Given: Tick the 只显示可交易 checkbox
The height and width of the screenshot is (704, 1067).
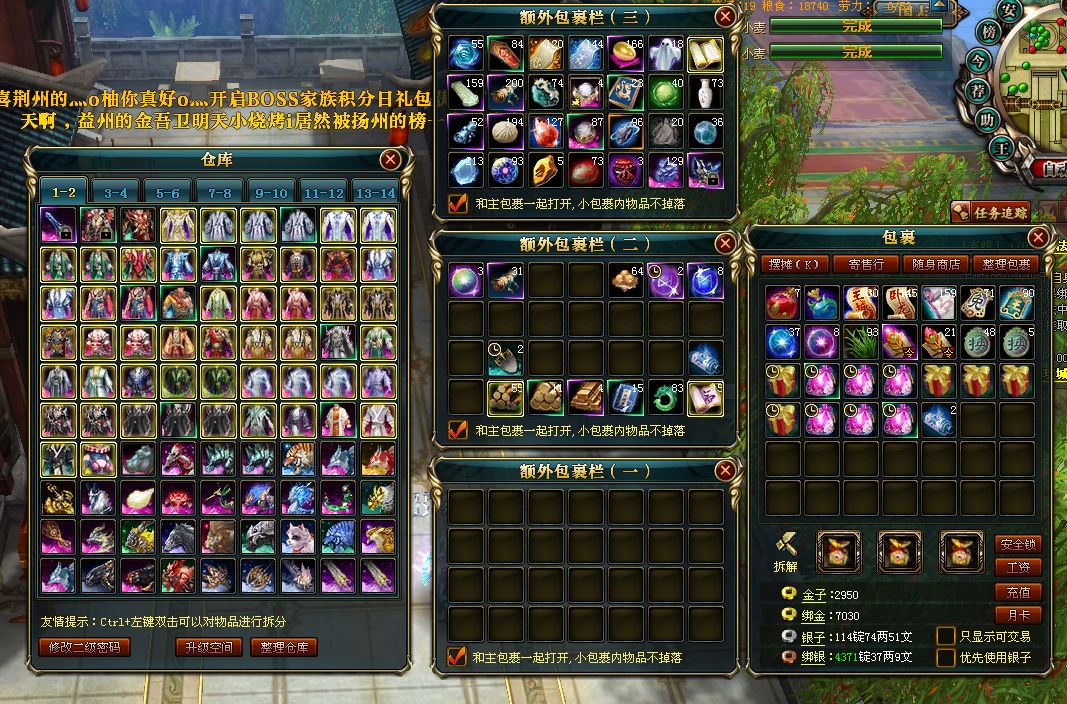Looking at the screenshot, I should 945,636.
